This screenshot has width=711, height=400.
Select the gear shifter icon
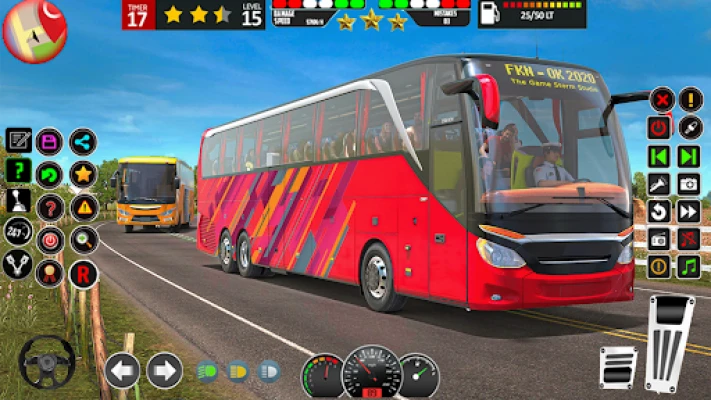coord(18,202)
